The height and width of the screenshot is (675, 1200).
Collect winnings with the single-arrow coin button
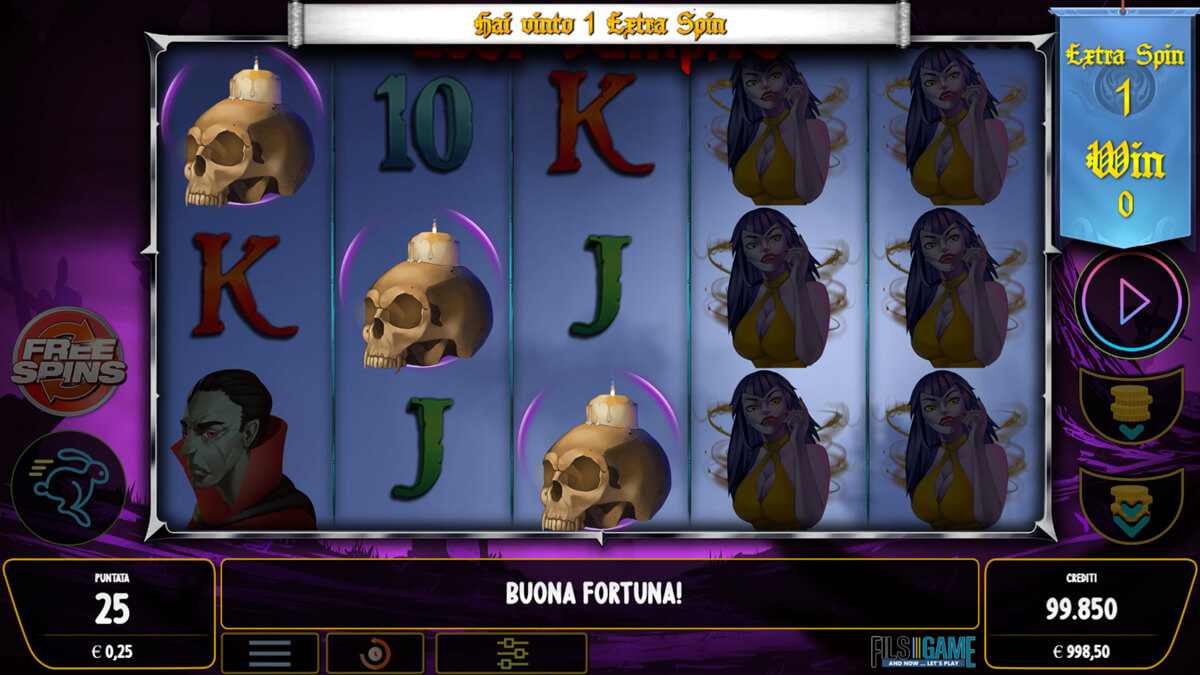1131,407
